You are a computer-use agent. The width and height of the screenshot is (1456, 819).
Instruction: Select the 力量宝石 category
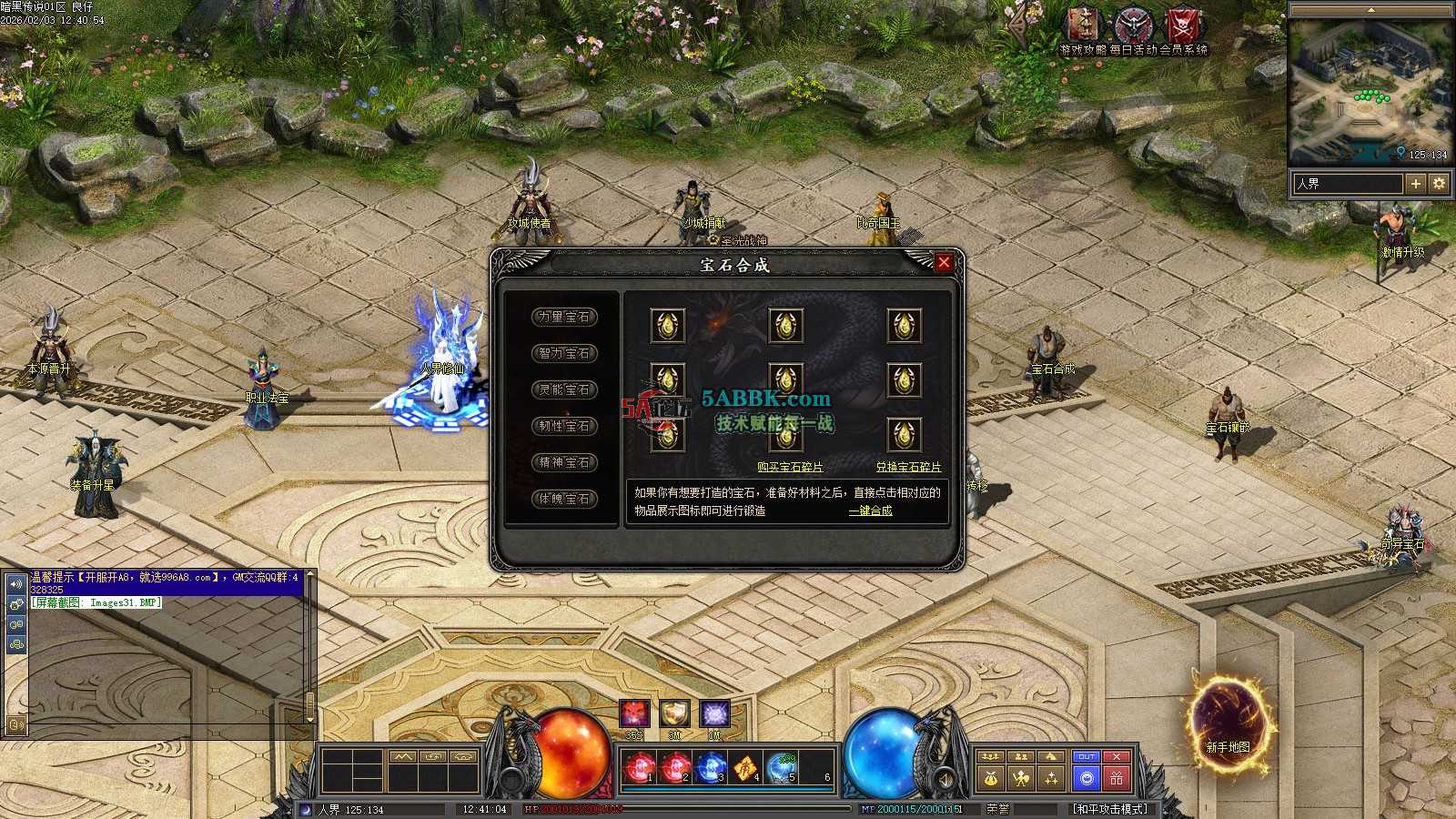click(x=564, y=317)
